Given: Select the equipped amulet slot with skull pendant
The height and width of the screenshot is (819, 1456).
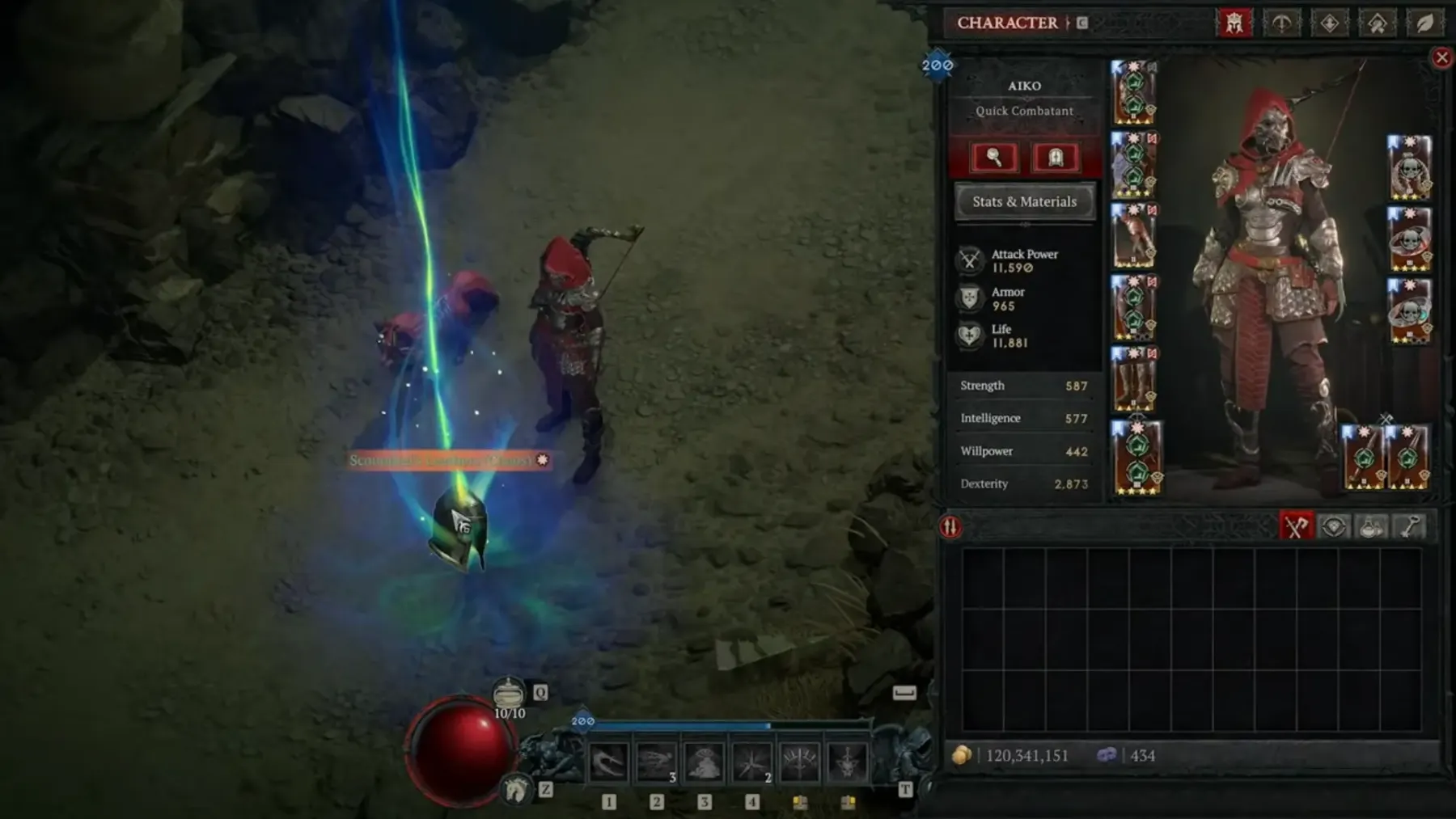Looking at the screenshot, I should [1409, 168].
